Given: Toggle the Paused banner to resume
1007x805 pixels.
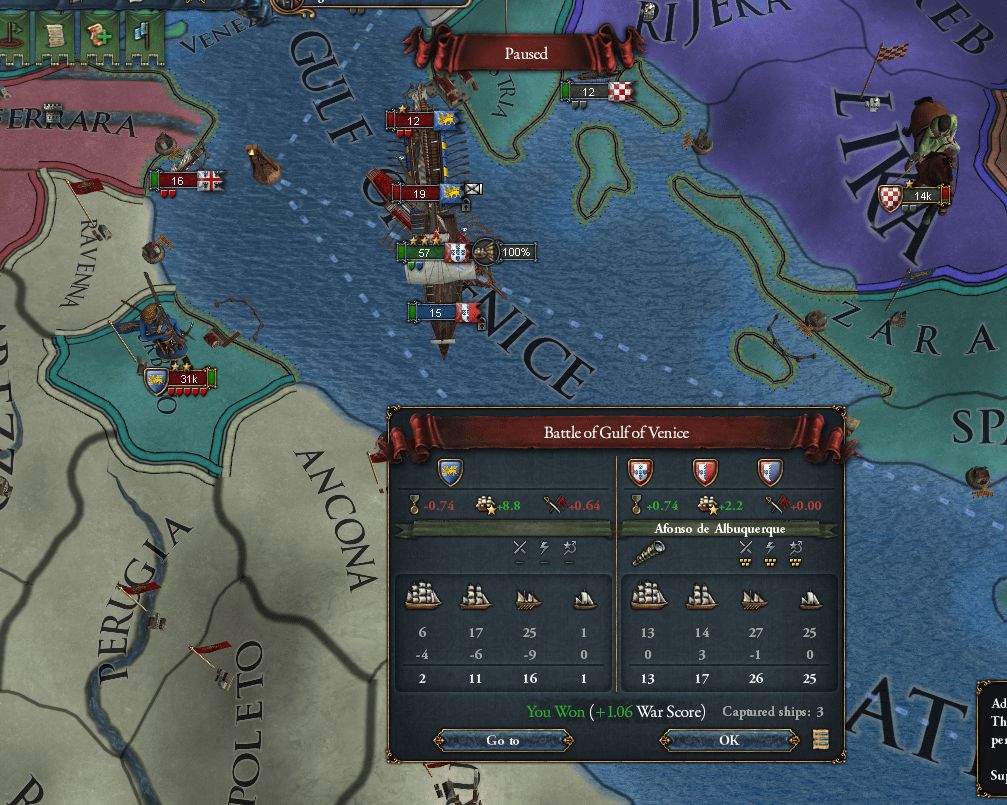Looking at the screenshot, I should point(526,54).
